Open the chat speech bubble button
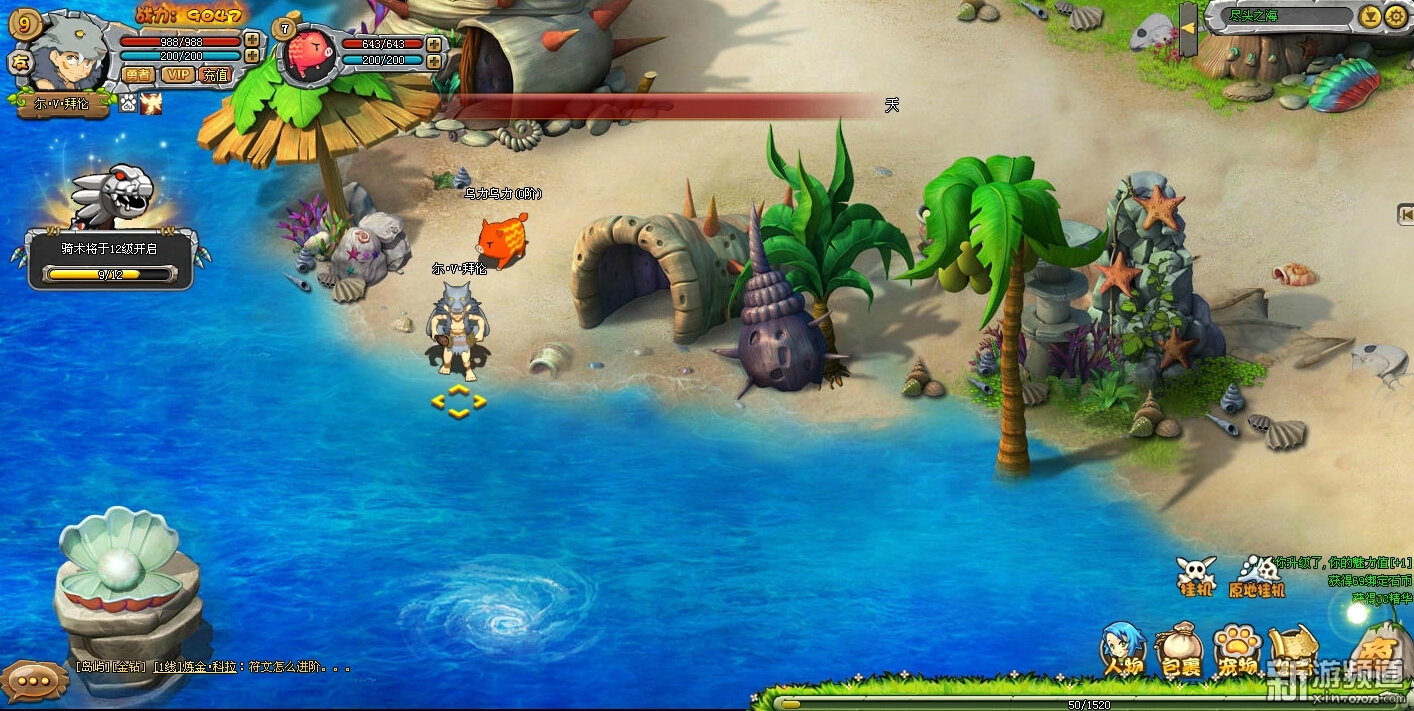 32,680
